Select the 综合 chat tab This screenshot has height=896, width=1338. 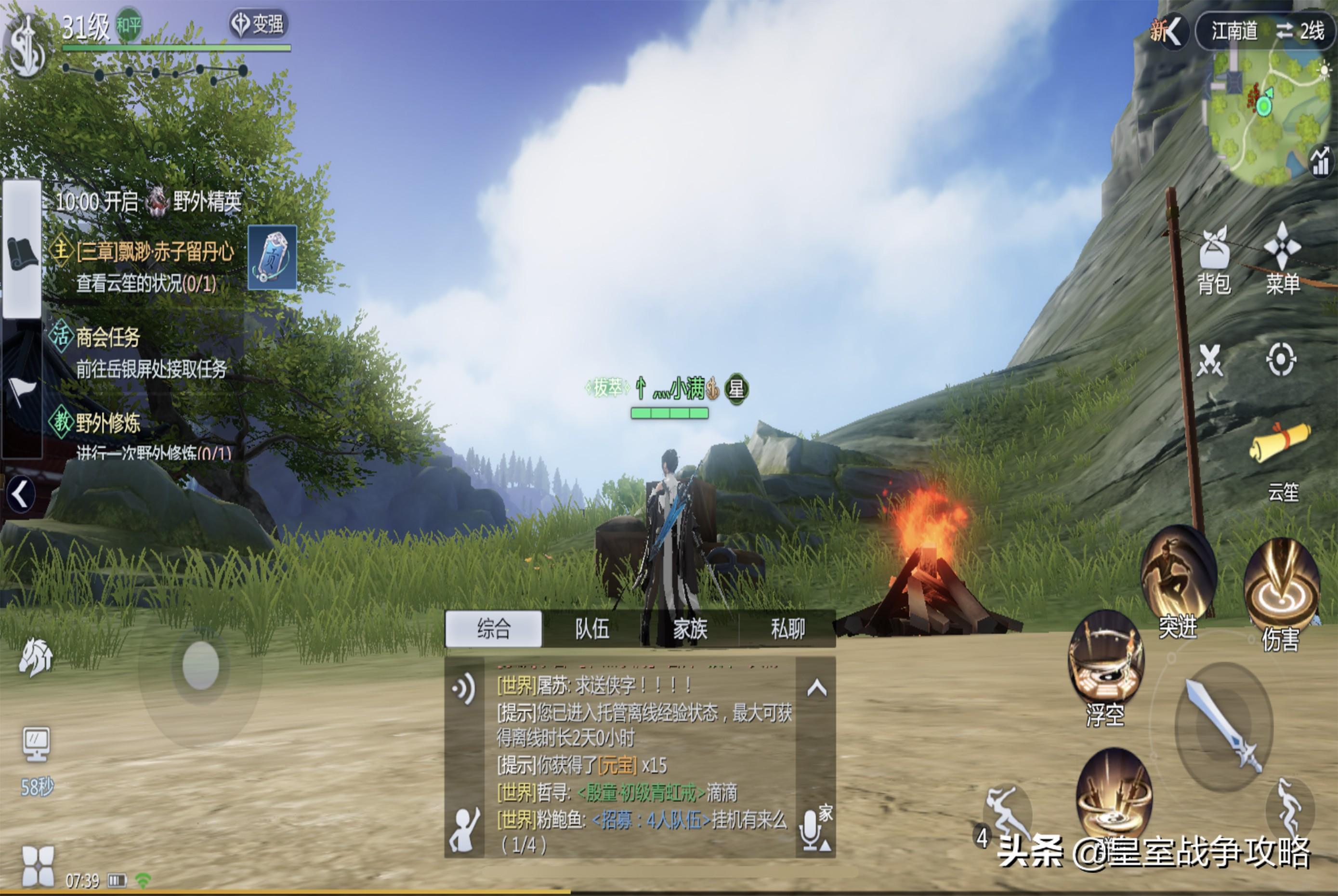click(493, 629)
